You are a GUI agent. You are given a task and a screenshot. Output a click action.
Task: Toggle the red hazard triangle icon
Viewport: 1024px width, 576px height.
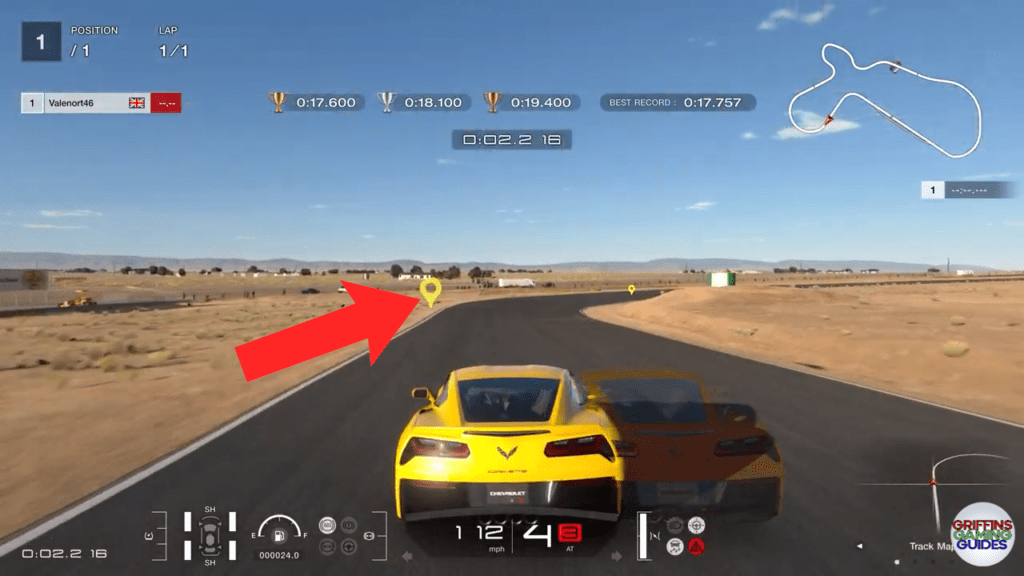[697, 546]
